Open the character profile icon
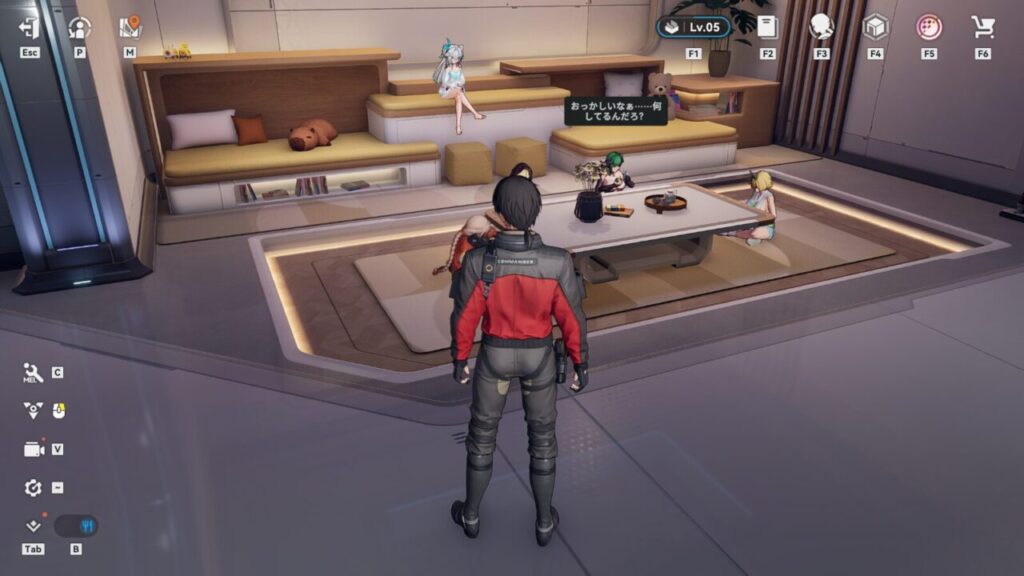Image resolution: width=1024 pixels, height=576 pixels. coord(80,28)
